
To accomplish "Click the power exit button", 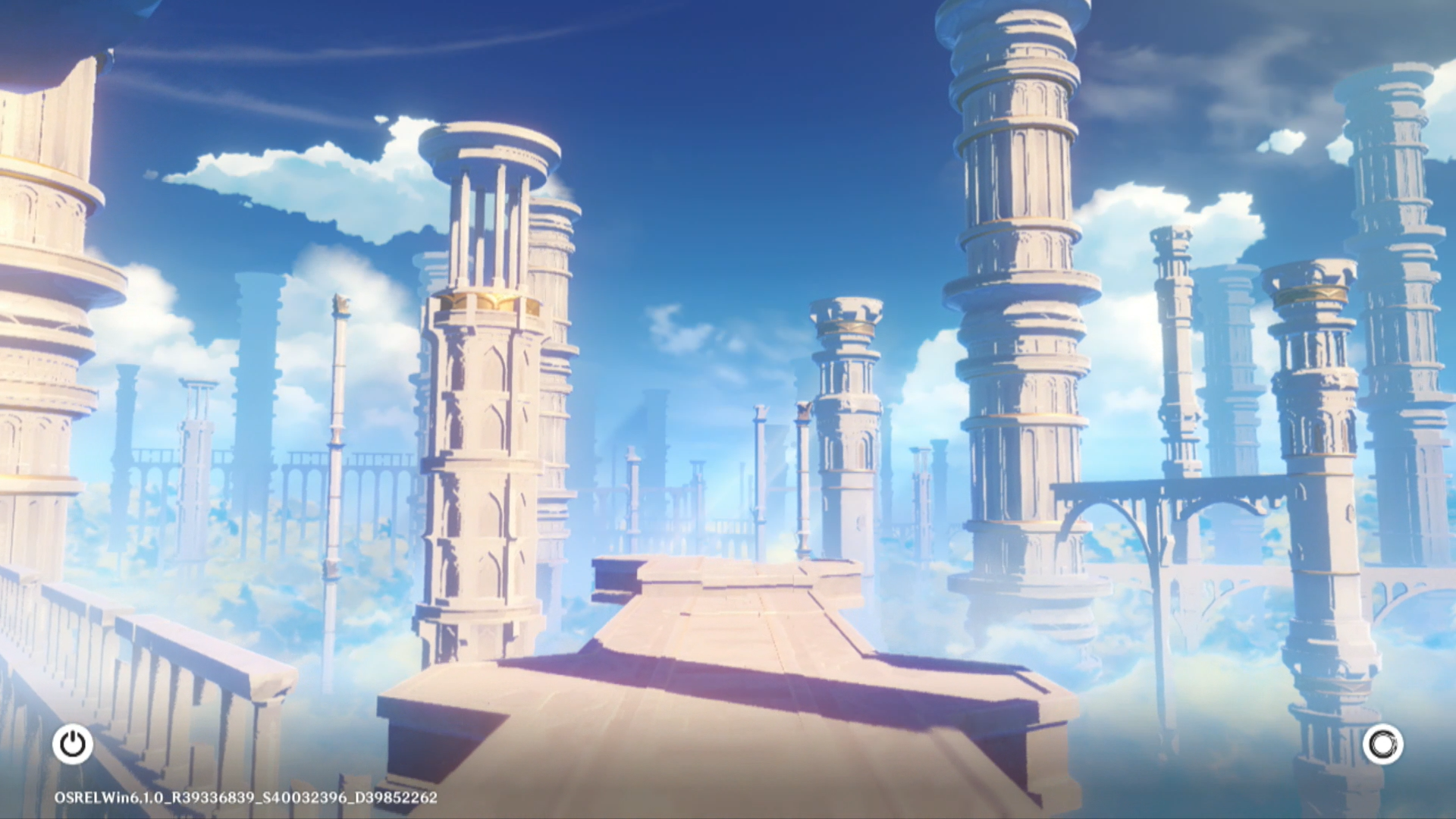I will pos(73,744).
